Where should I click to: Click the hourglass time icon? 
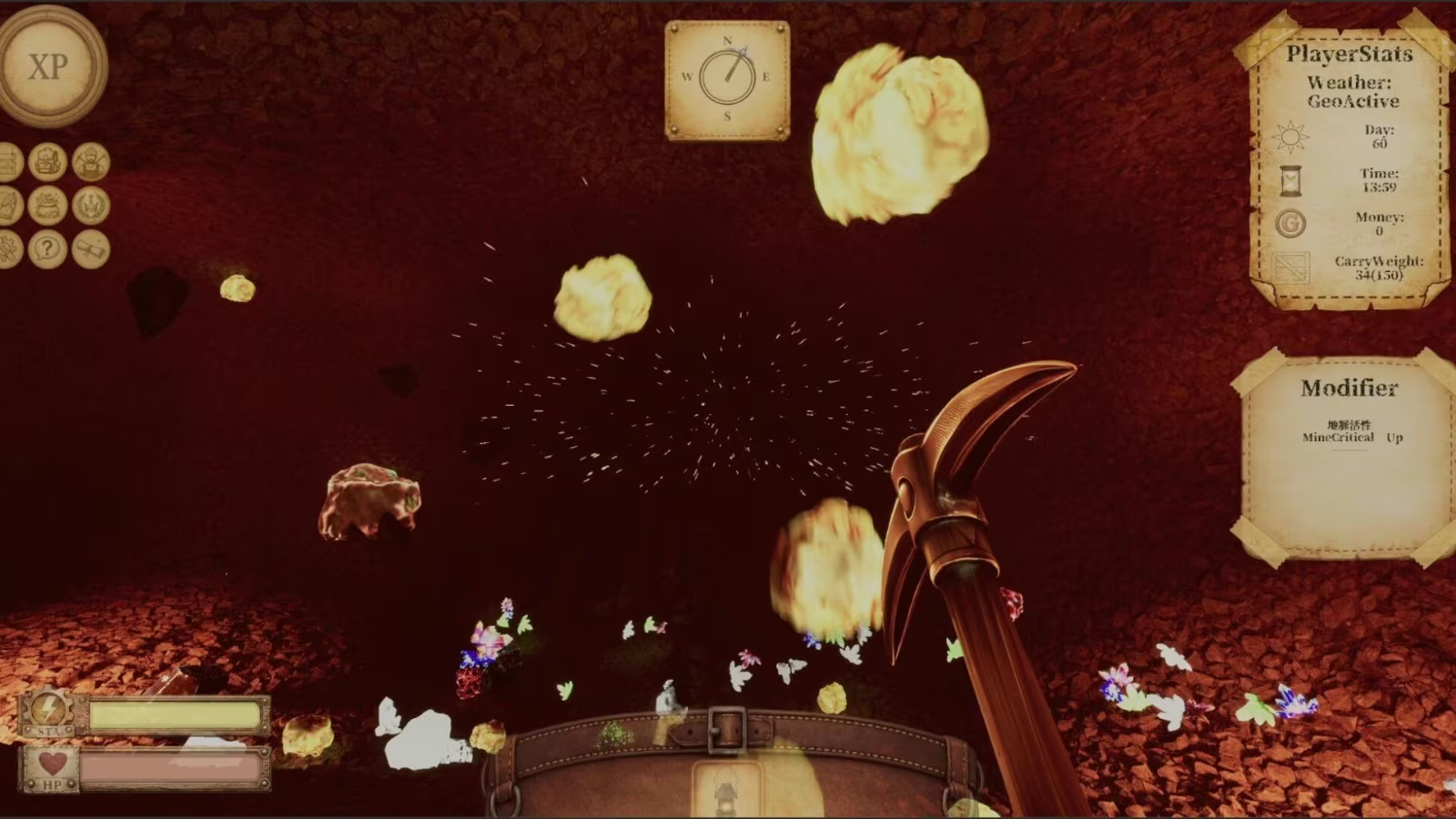1290,180
